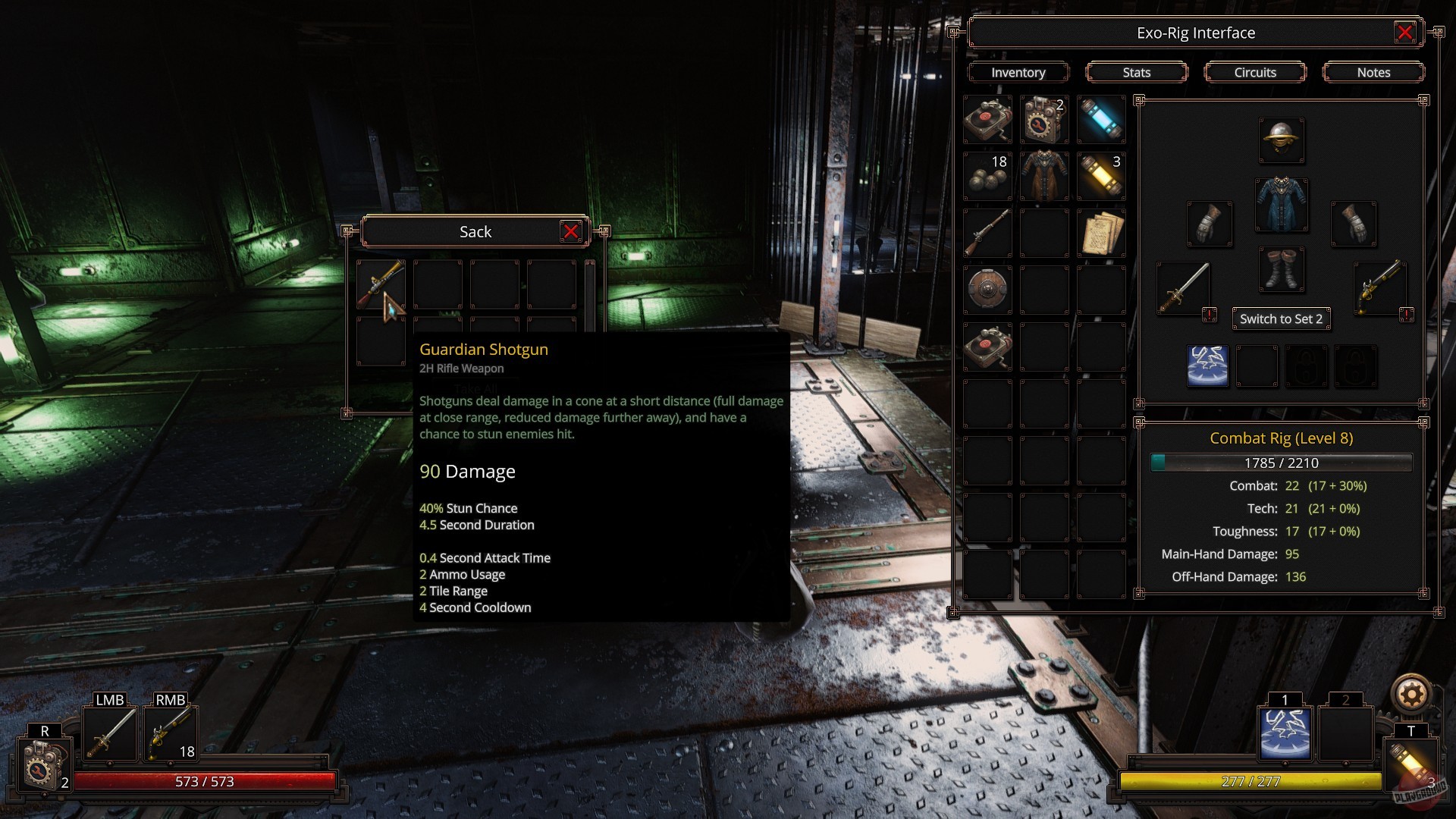The image size is (1456, 819).
Task: Click a locked gadget slot under the equipment
Action: pyautogui.click(x=1307, y=366)
